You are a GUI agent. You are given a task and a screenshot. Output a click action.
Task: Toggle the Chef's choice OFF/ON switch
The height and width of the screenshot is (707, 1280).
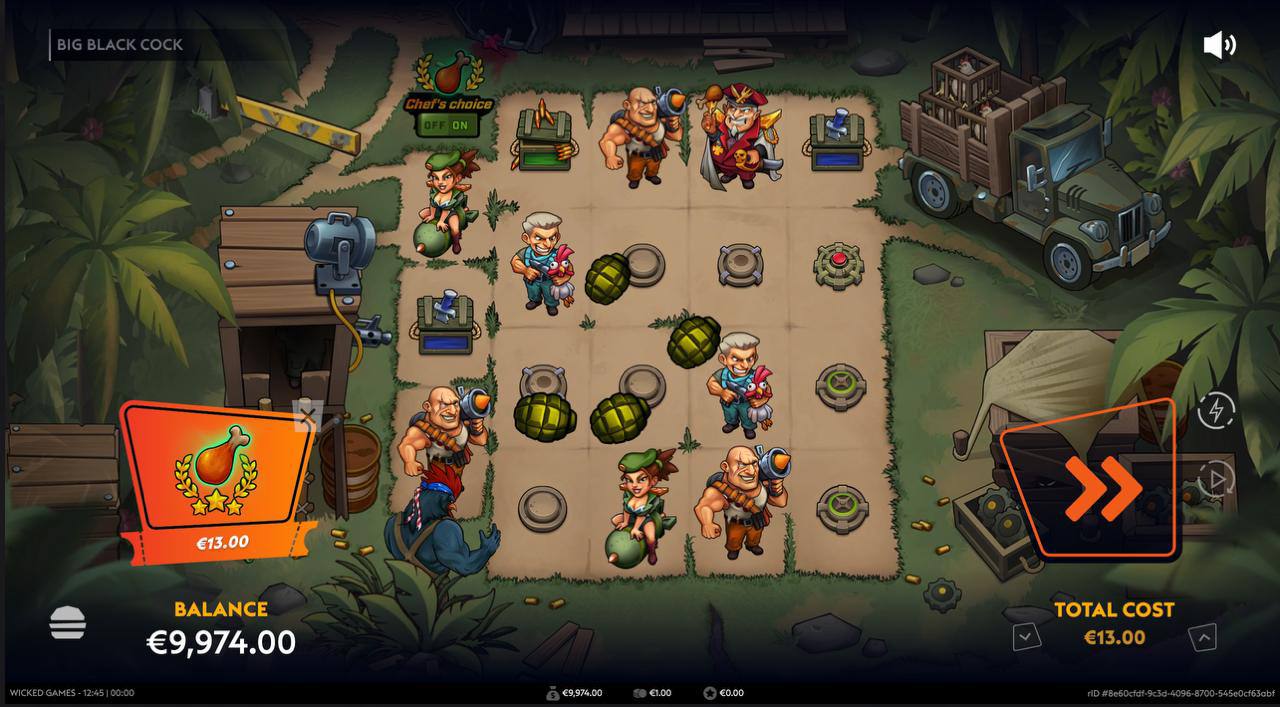pyautogui.click(x=446, y=125)
